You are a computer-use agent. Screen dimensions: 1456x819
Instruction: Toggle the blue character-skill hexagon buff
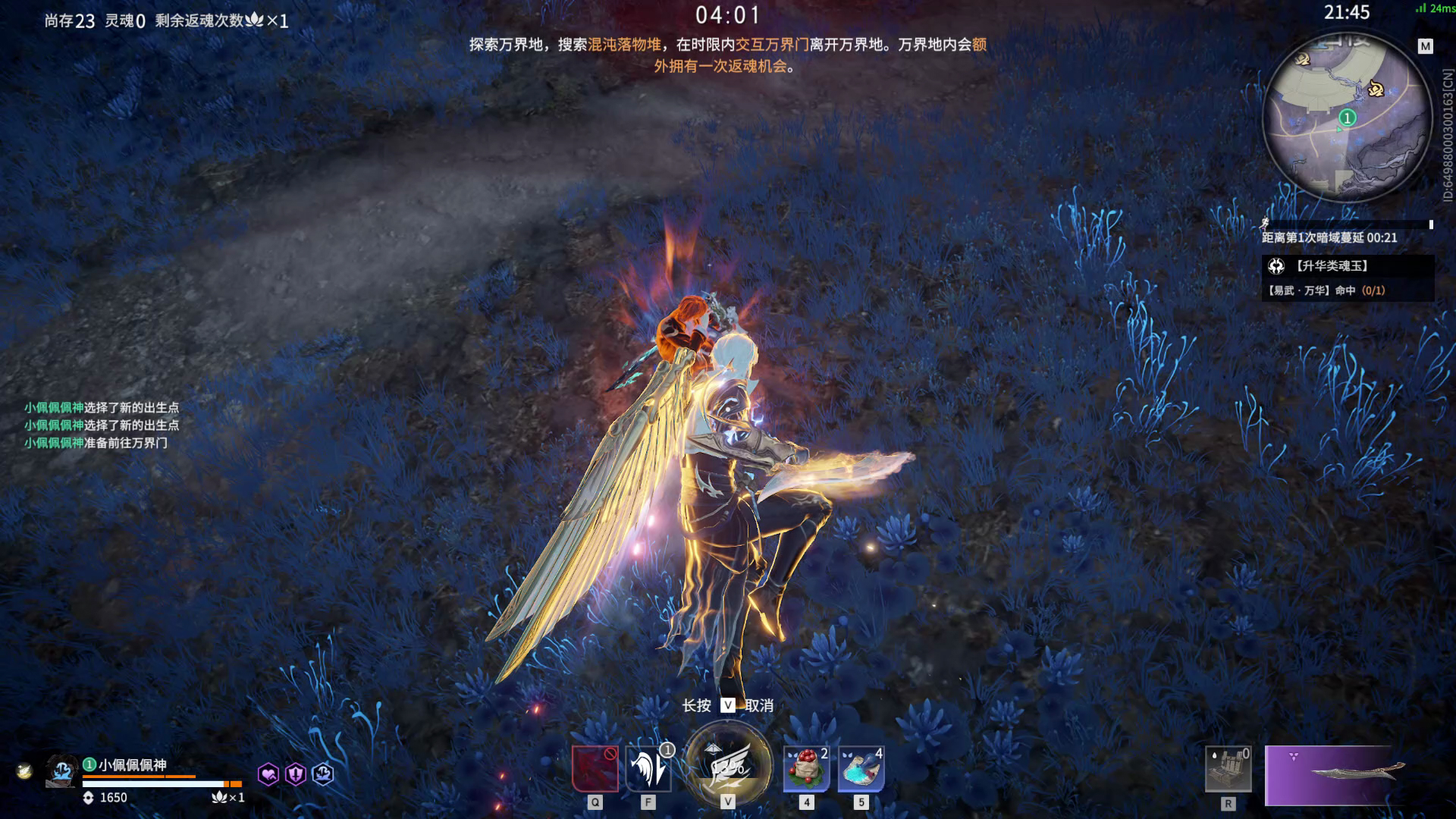tap(322, 774)
